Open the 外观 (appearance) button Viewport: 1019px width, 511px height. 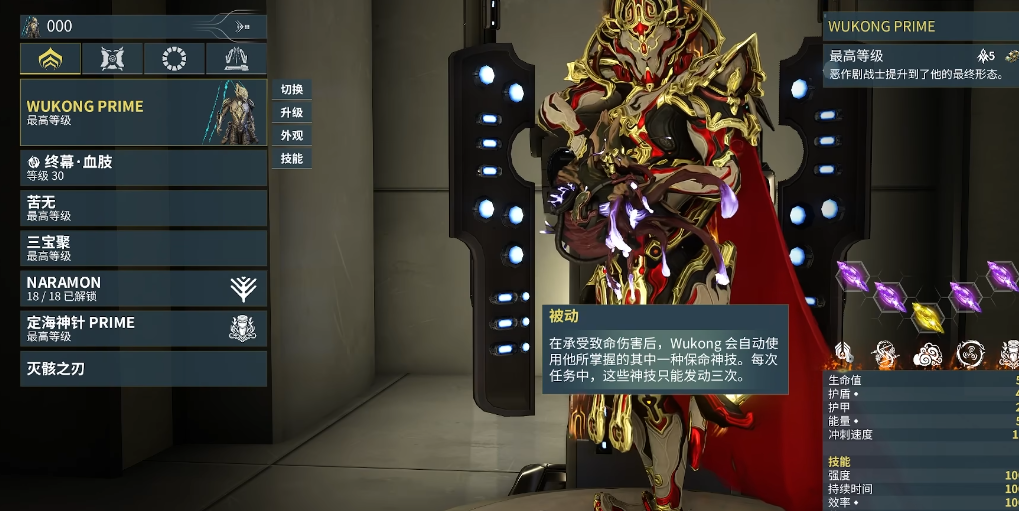tap(292, 135)
